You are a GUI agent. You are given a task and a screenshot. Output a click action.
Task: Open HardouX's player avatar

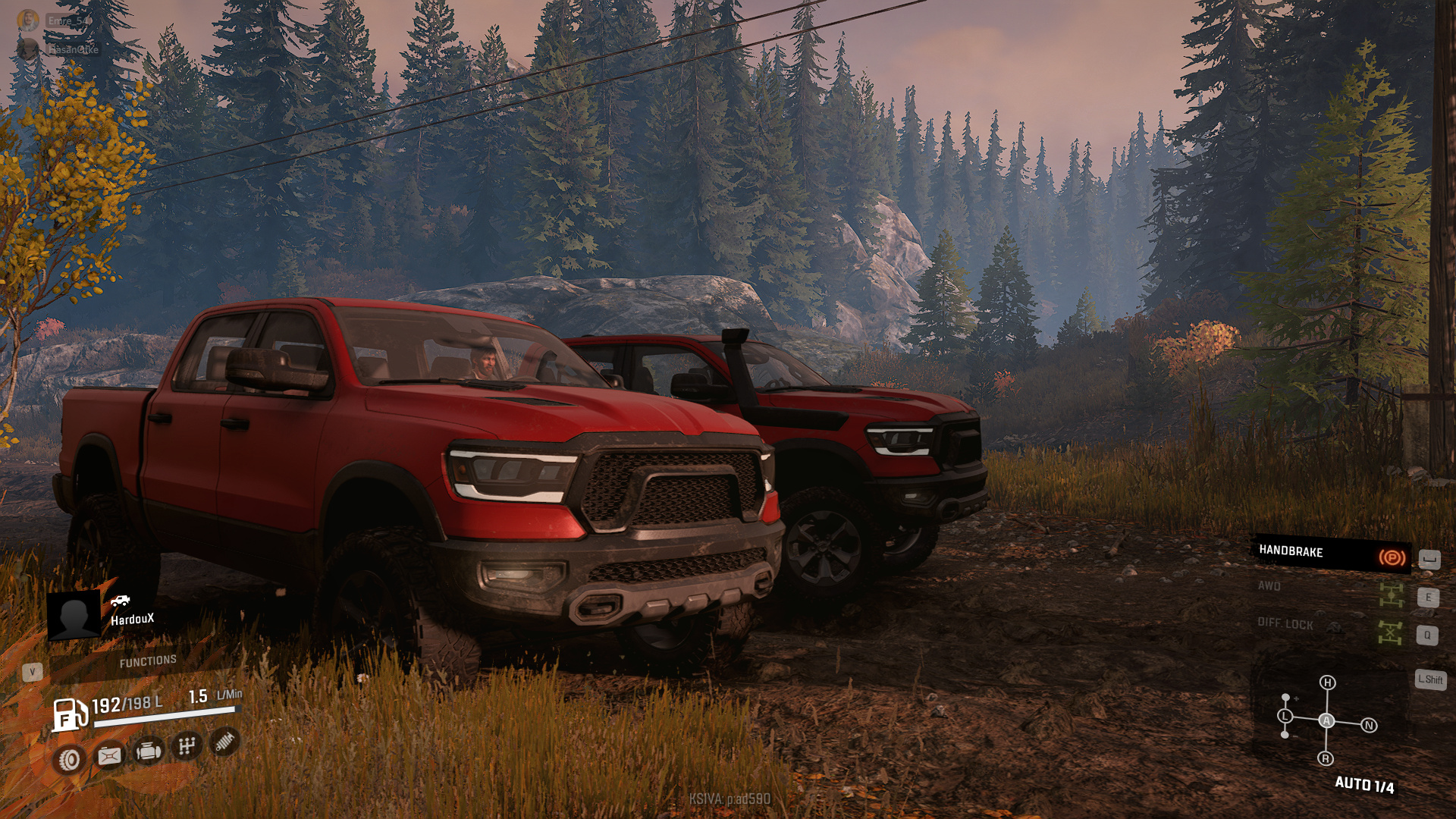click(74, 614)
